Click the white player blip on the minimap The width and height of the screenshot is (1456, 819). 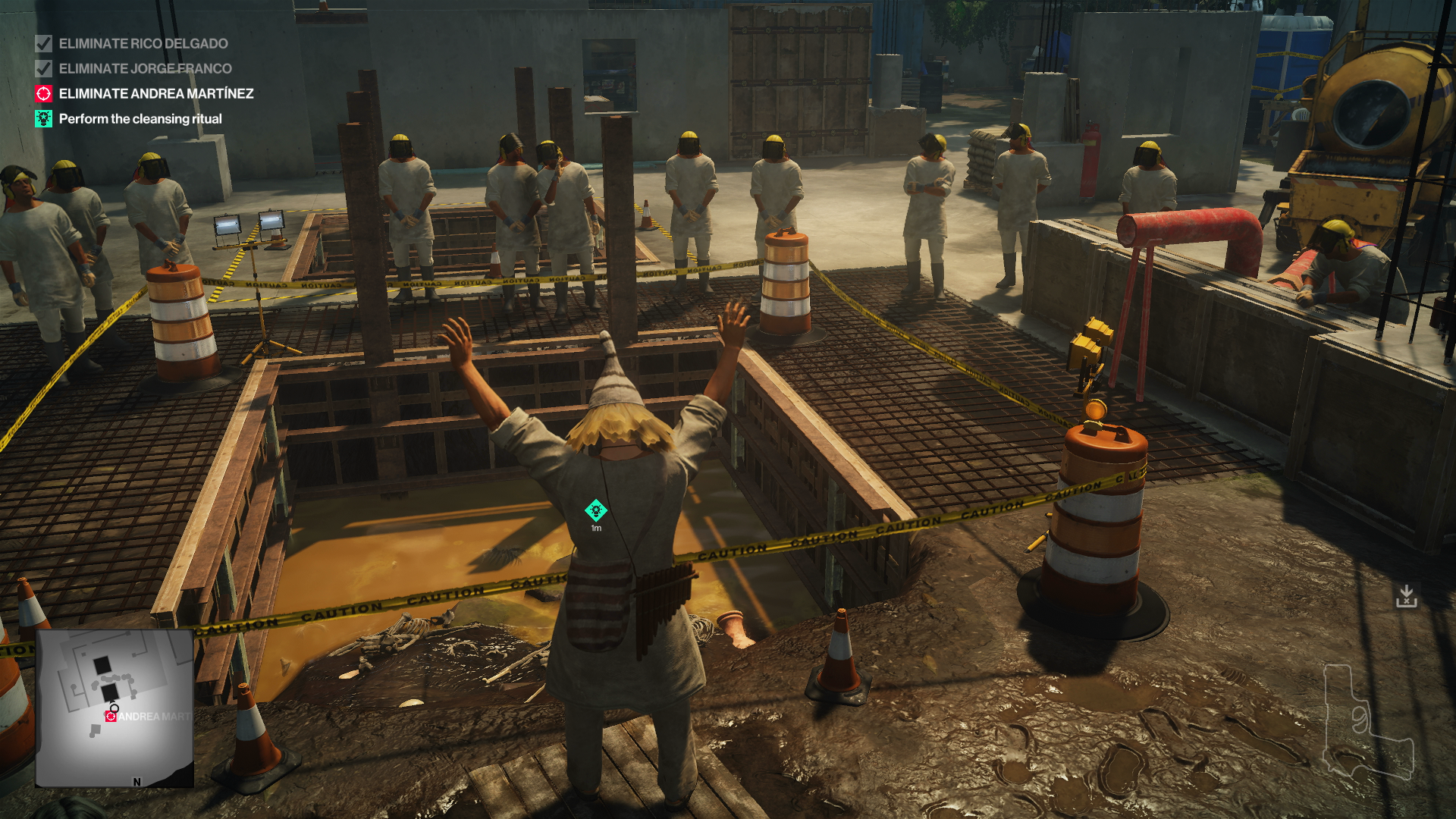pos(113,706)
